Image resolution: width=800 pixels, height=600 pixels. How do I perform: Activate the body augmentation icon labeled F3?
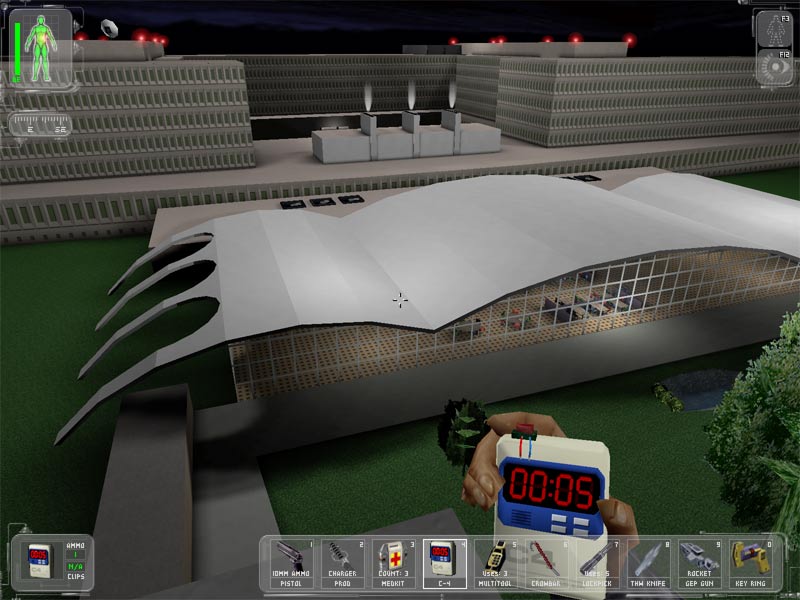[773, 31]
